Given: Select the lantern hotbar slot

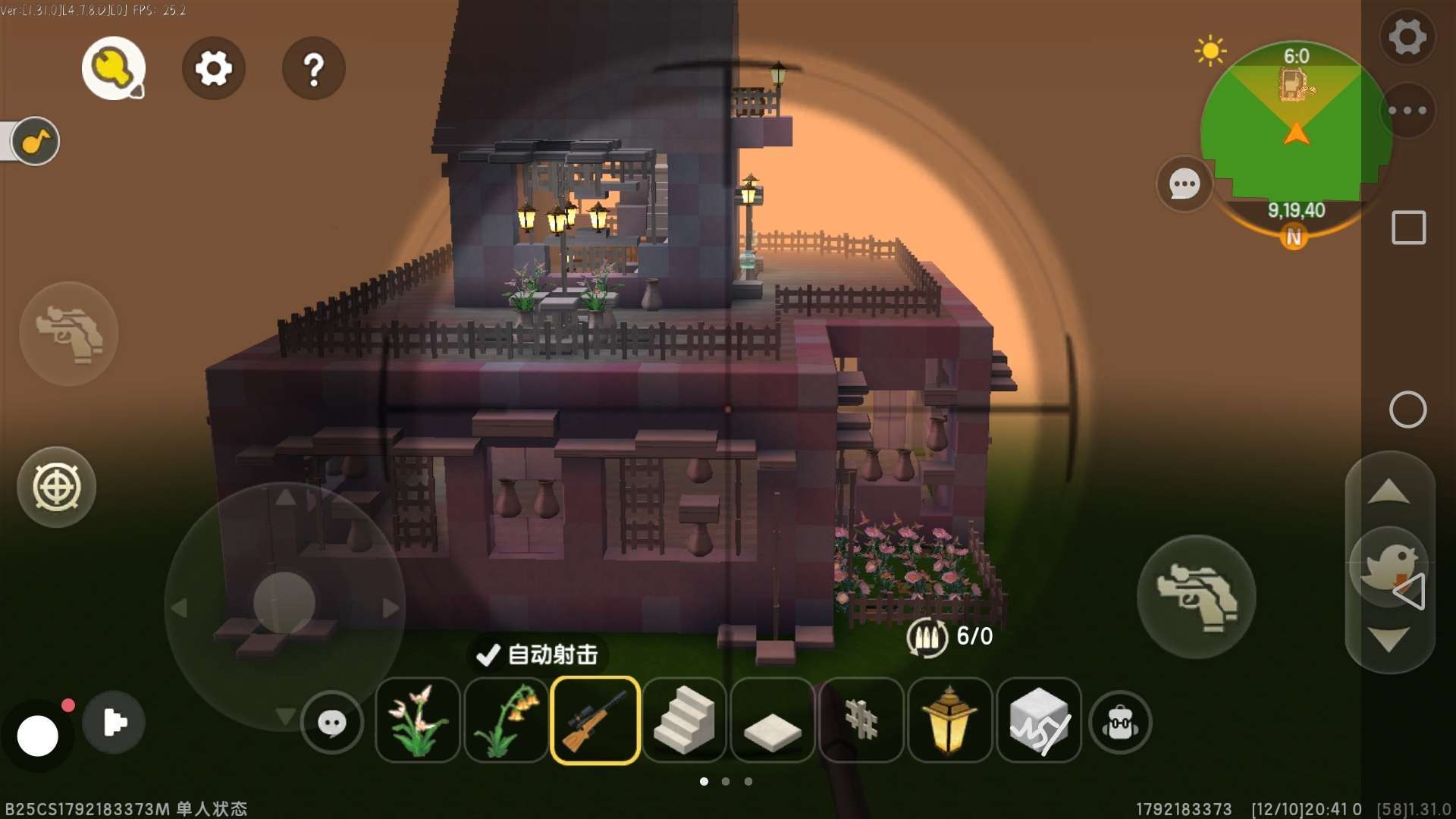Looking at the screenshot, I should [x=949, y=720].
